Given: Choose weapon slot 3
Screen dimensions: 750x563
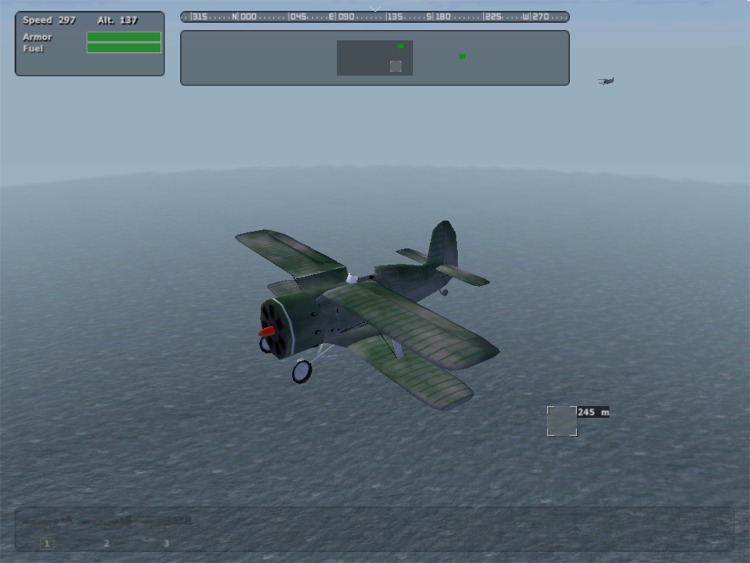Looking at the screenshot, I should 166,543.
